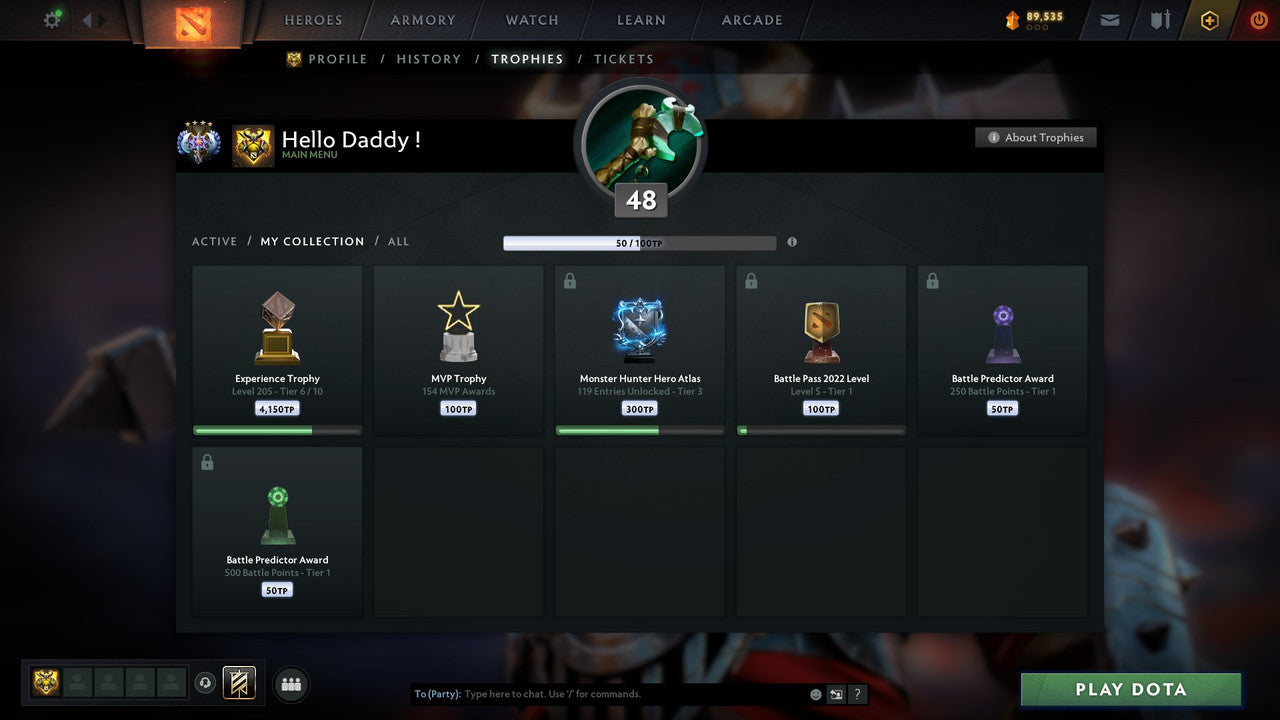Click the trophy points info icon
The height and width of the screenshot is (720, 1280).
point(792,242)
